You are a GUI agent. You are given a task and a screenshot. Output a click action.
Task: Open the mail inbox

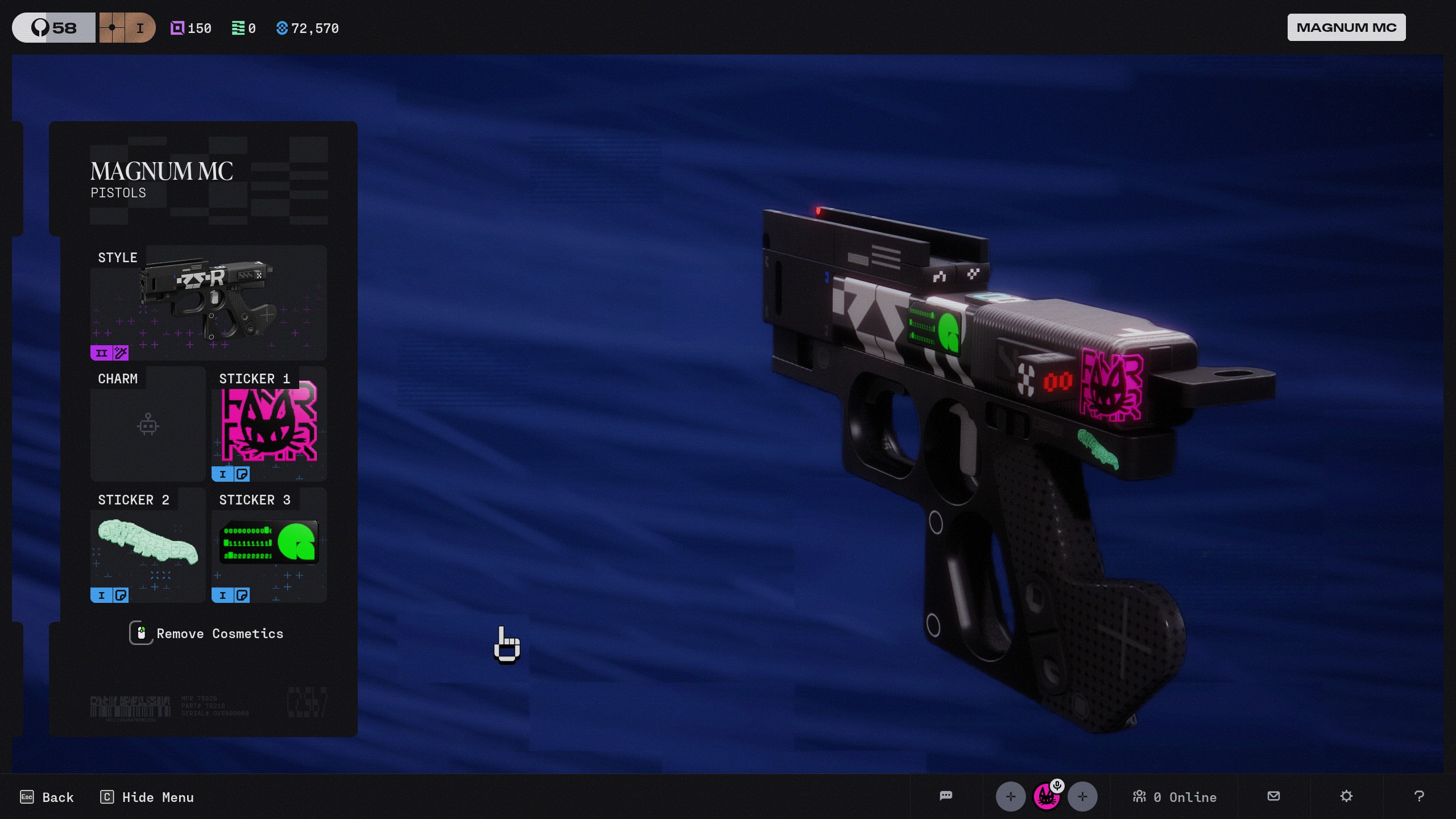pyautogui.click(x=1274, y=796)
